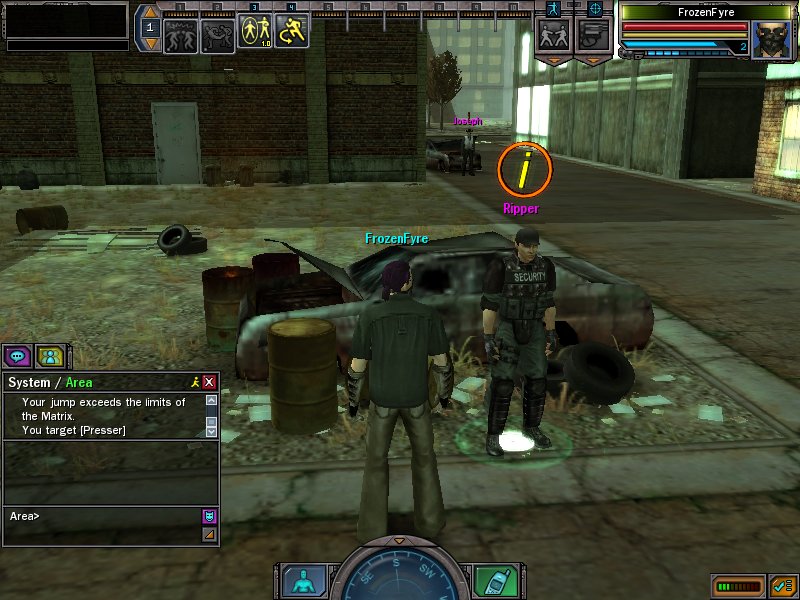Click the hotbar page up arrow
The image size is (800, 600).
[150, 14]
